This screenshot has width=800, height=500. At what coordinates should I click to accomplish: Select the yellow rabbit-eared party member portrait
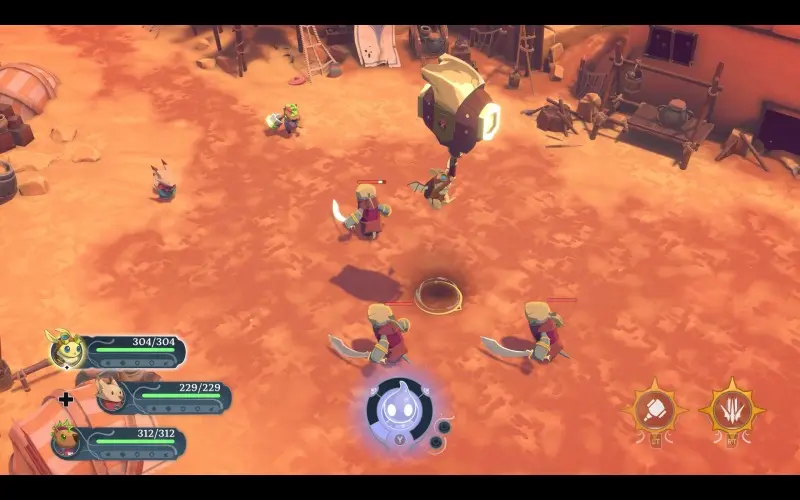click(x=67, y=349)
